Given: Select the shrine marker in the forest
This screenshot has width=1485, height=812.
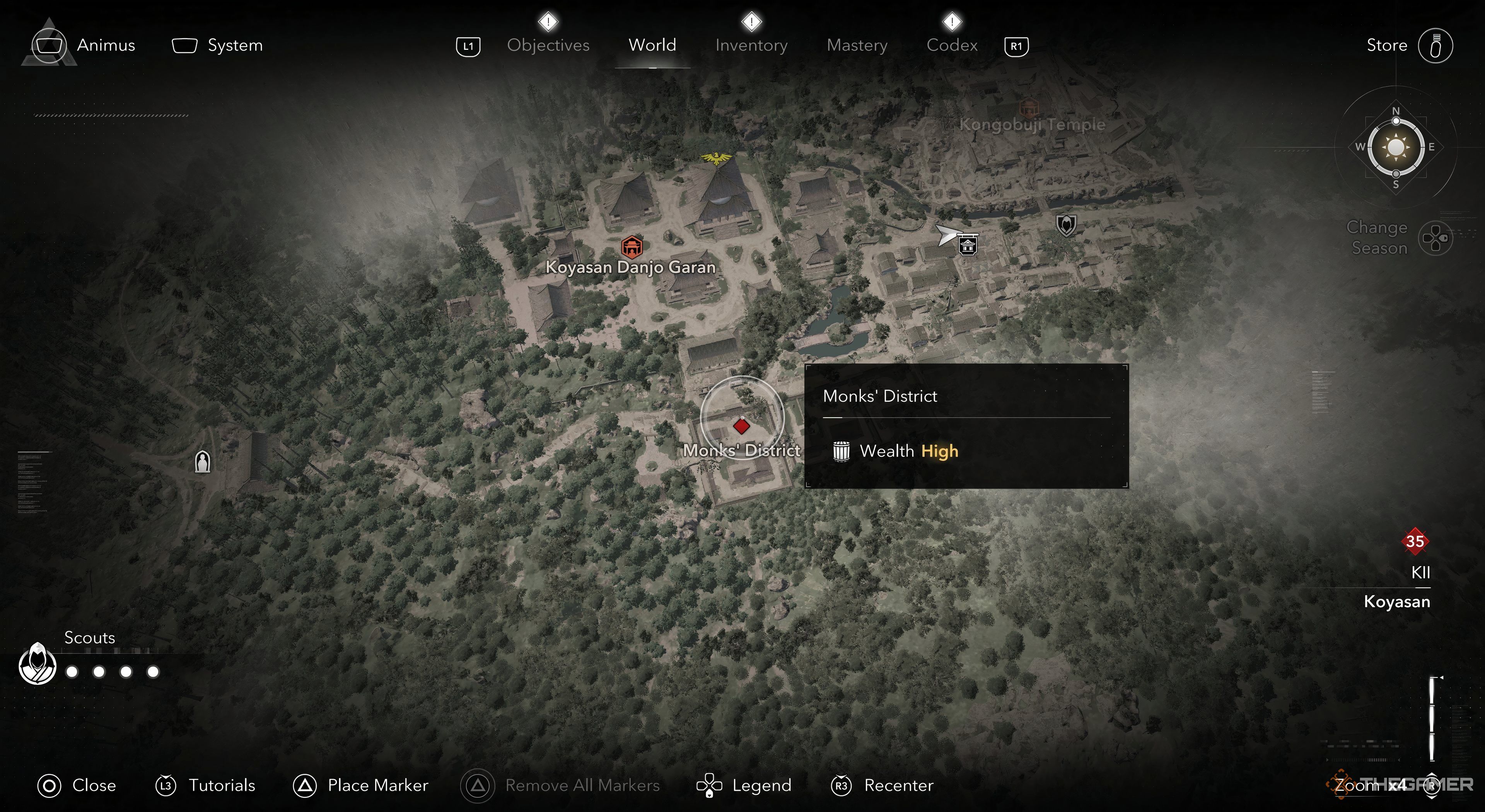Looking at the screenshot, I should (x=202, y=462).
